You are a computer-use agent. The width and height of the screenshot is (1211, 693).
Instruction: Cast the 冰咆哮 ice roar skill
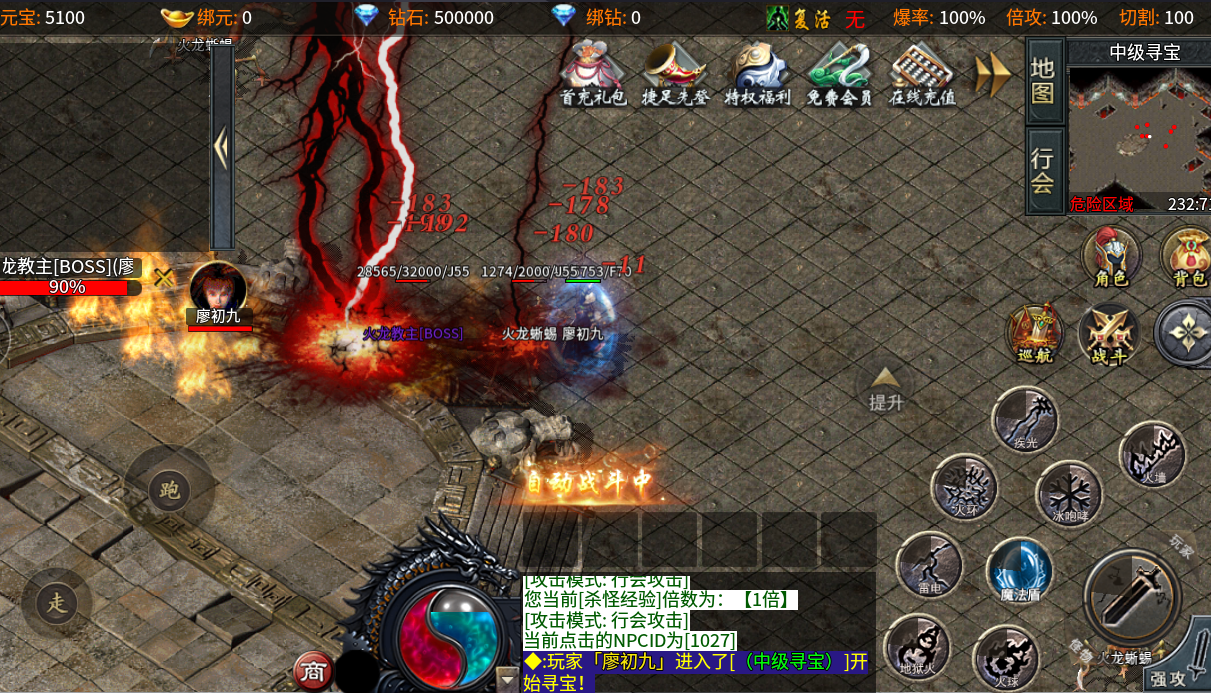1069,493
